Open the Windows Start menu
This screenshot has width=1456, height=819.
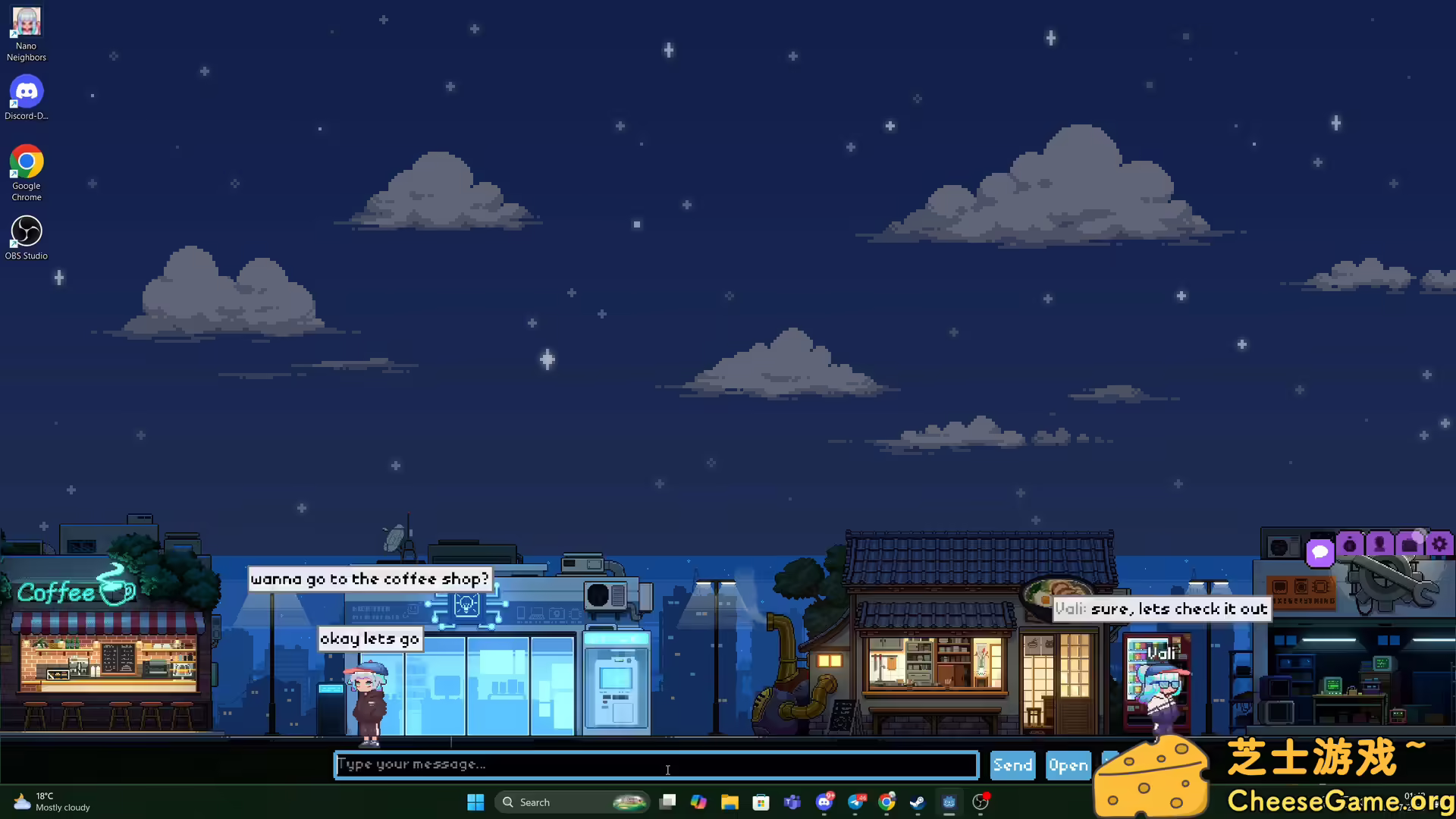475,802
